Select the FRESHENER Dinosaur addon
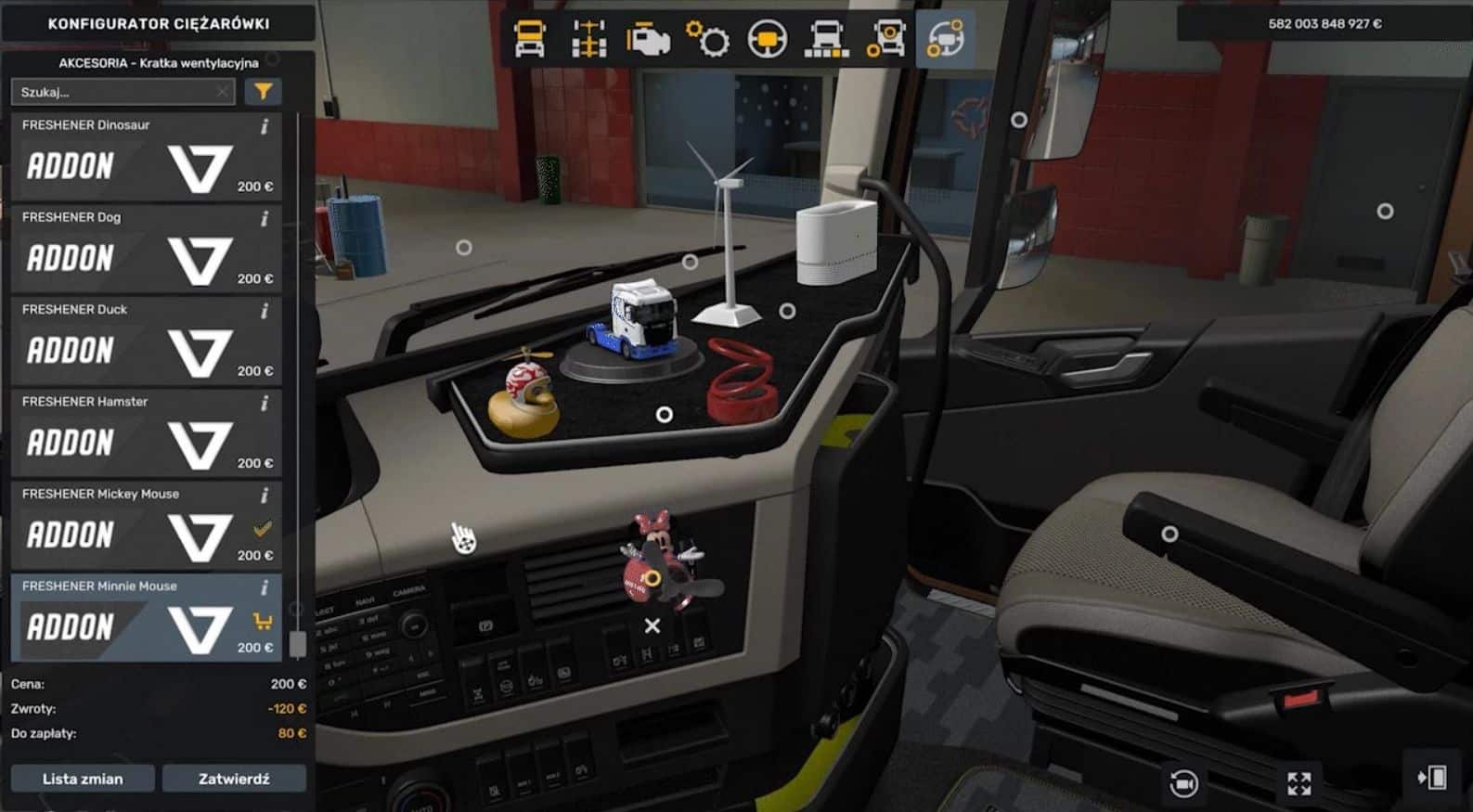1473x812 pixels. pos(146,157)
